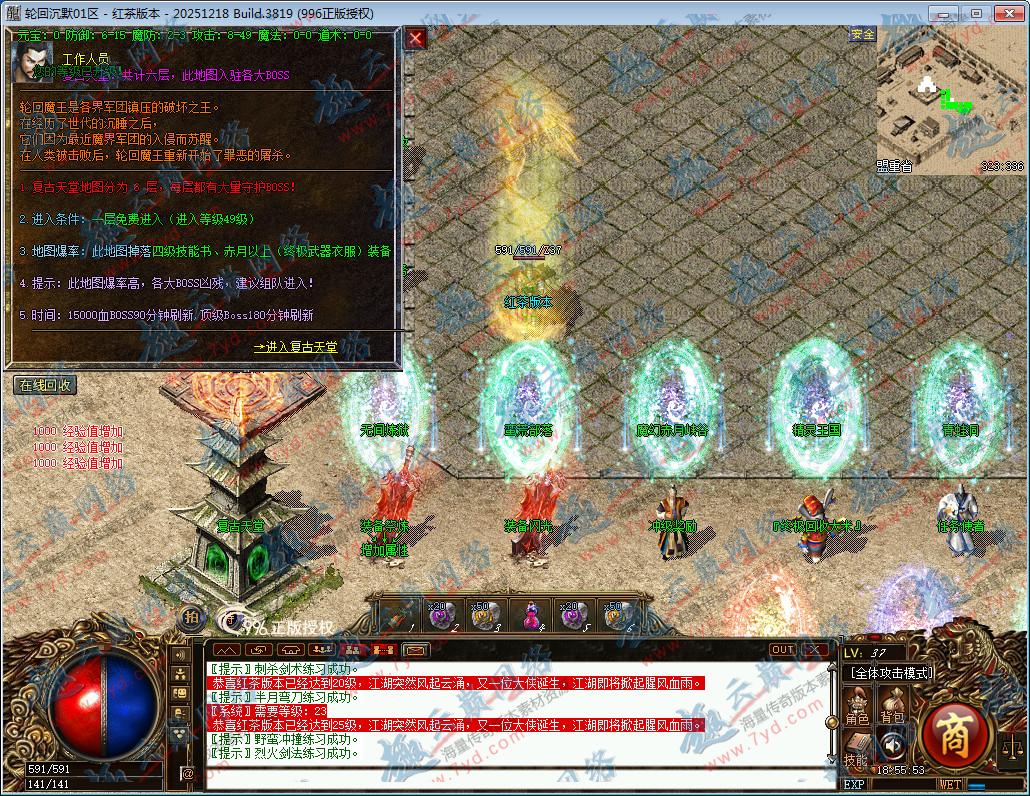Open the 背包 backpack
This screenshot has width=1030, height=796.
[892, 705]
